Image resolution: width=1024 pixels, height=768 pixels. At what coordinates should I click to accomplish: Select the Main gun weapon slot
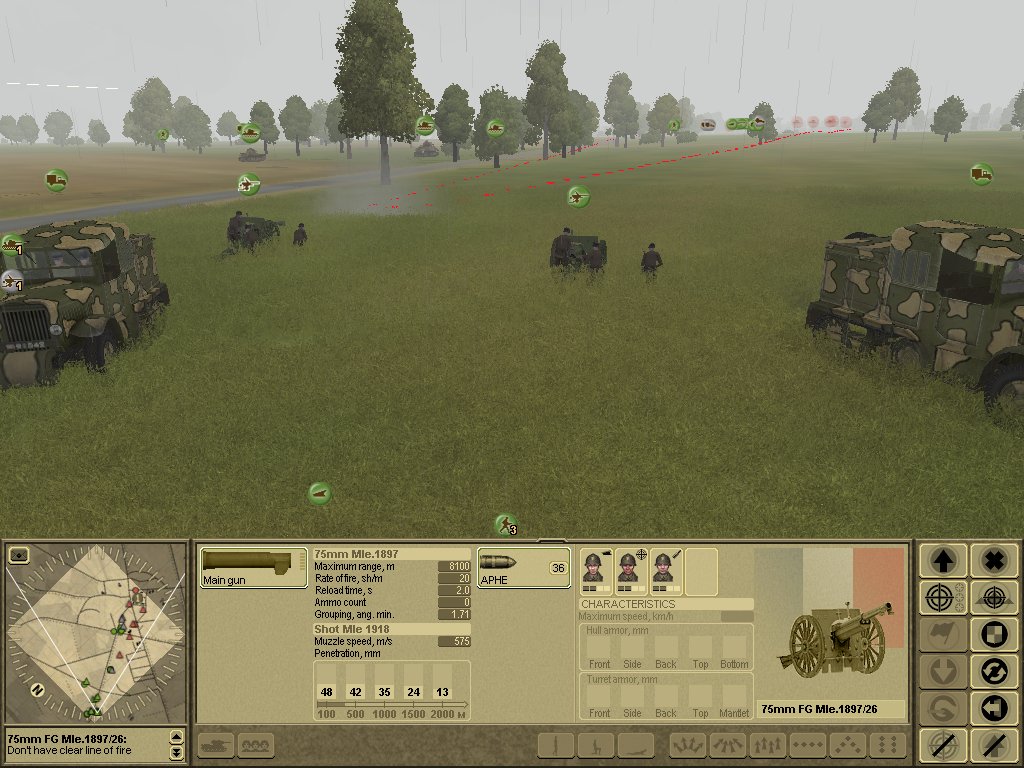click(x=253, y=567)
